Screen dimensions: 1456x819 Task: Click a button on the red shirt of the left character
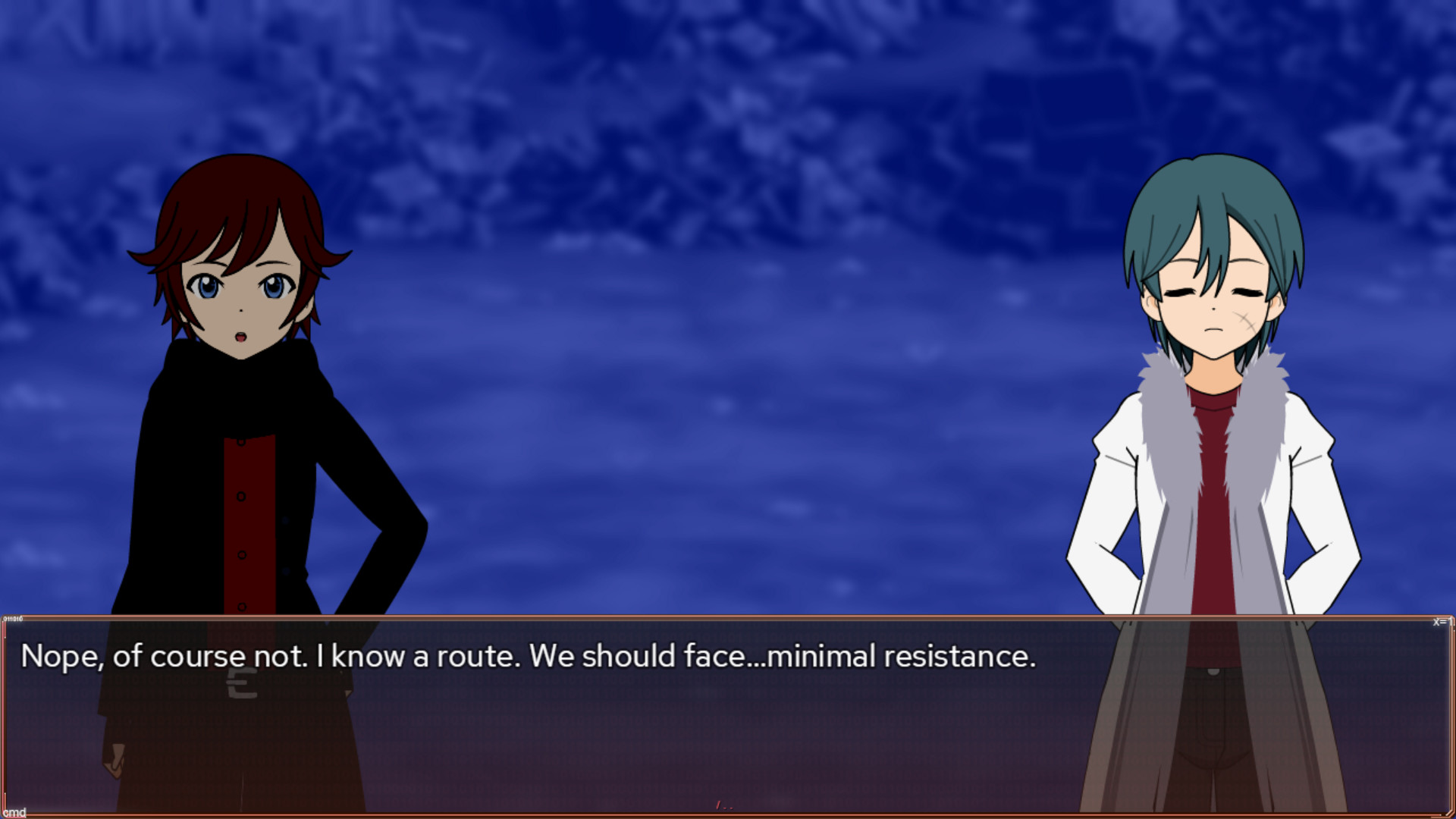pyautogui.click(x=241, y=497)
